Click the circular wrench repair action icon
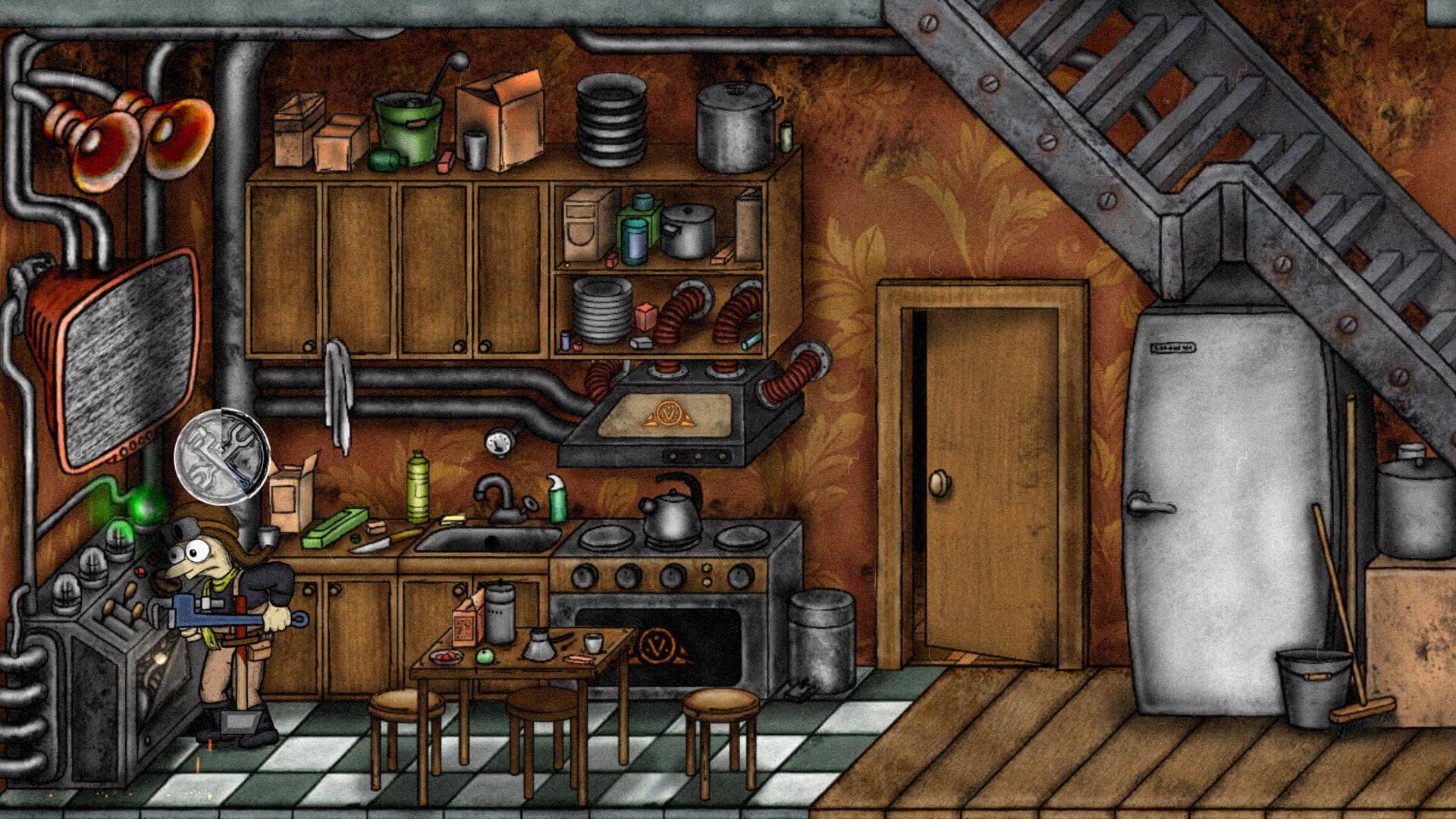This screenshot has width=1456, height=819. point(221,456)
